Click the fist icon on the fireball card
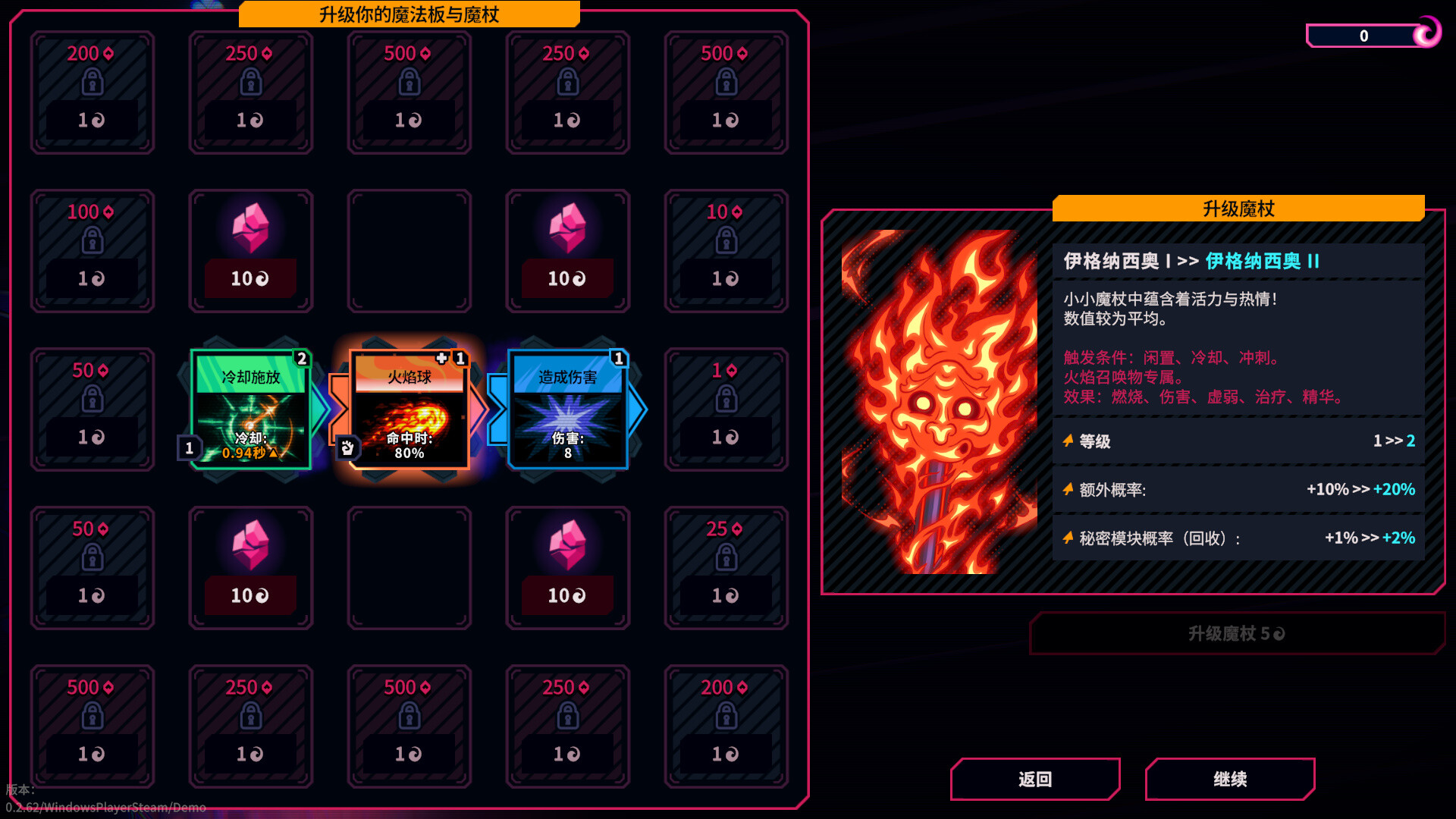Viewport: 1456px width, 819px height. tap(348, 449)
